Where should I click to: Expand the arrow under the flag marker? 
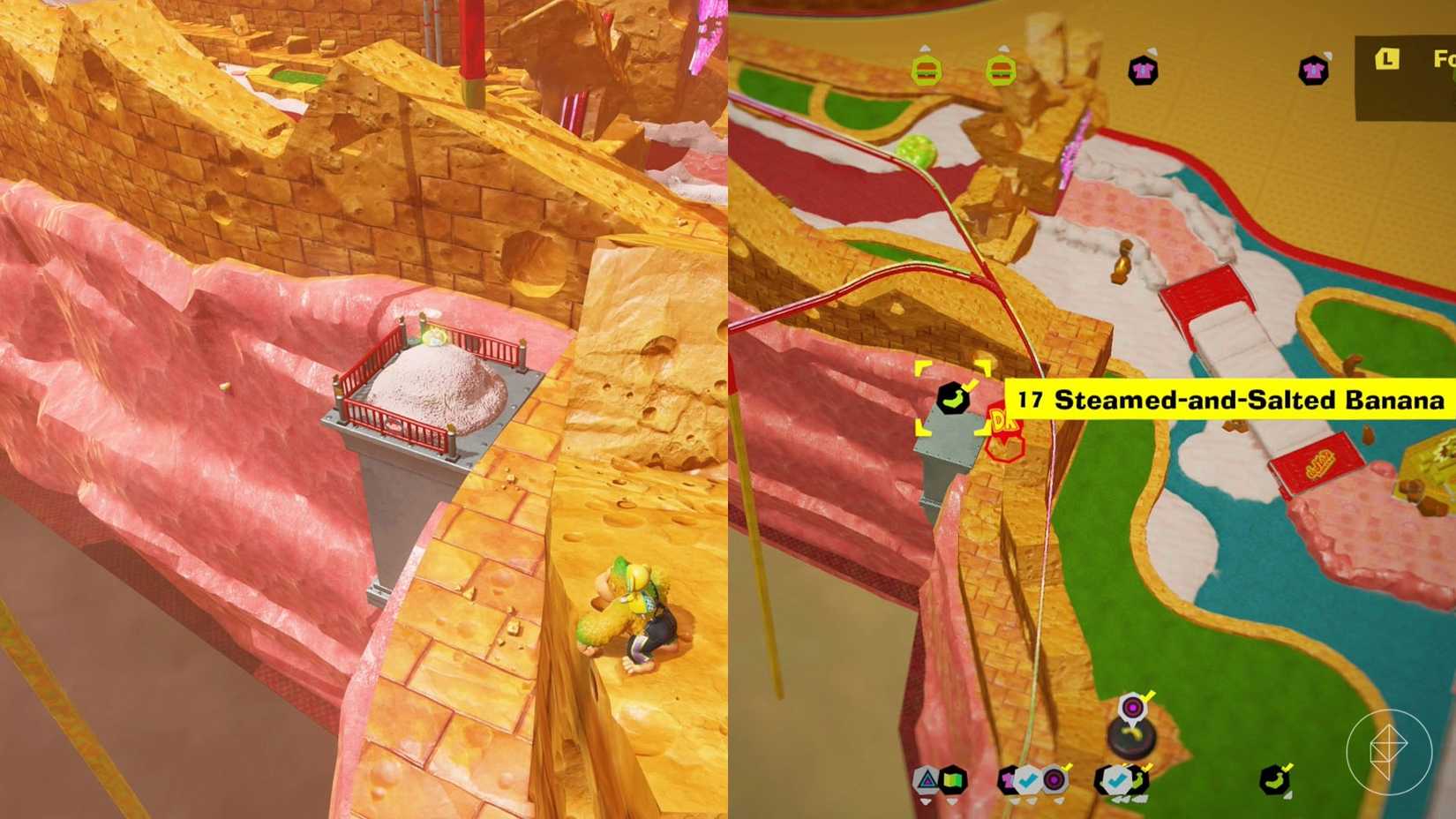952,801
